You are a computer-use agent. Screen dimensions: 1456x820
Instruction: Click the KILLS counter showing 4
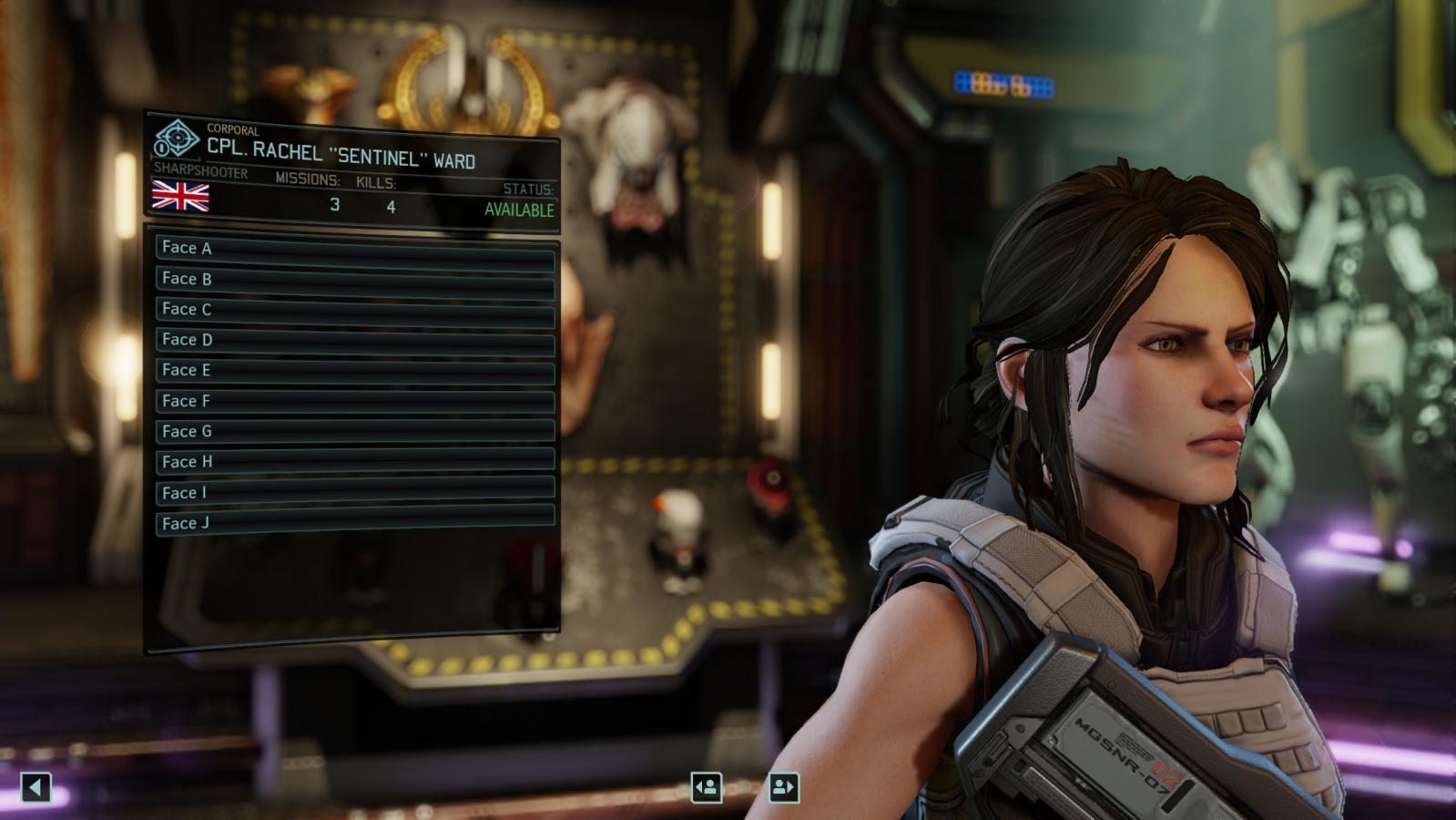pos(392,206)
